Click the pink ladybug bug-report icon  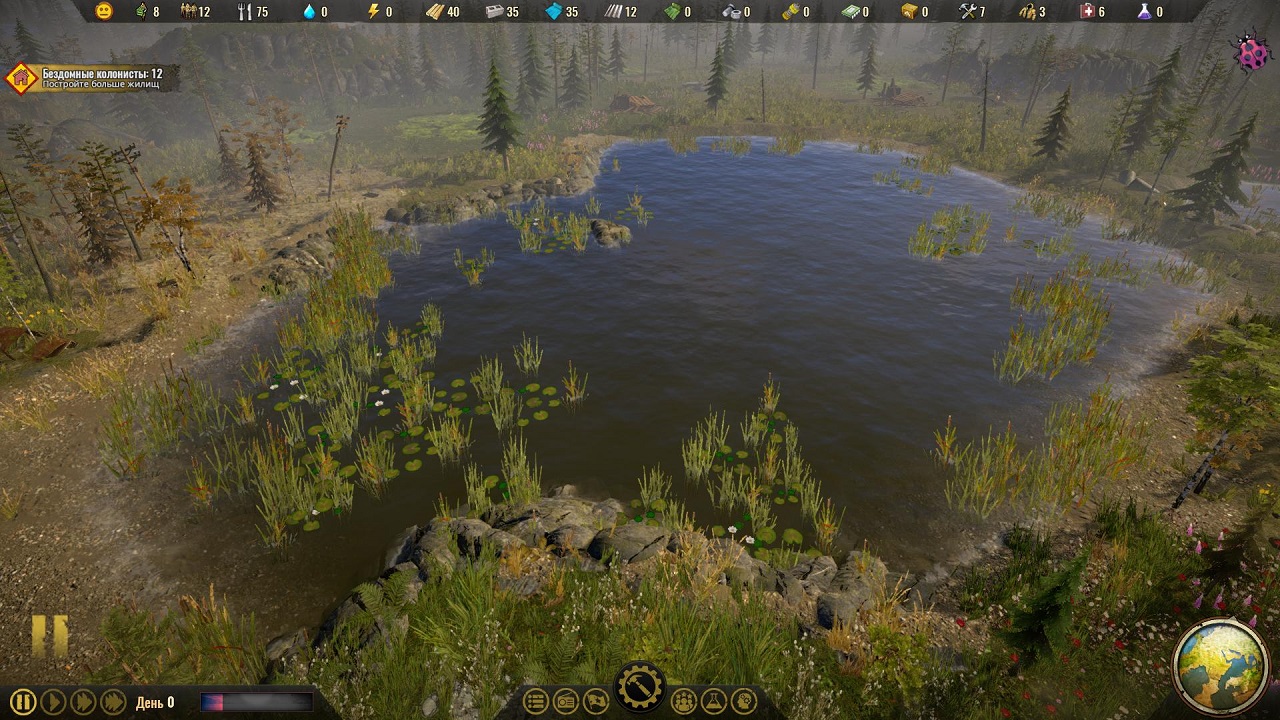tap(1251, 54)
